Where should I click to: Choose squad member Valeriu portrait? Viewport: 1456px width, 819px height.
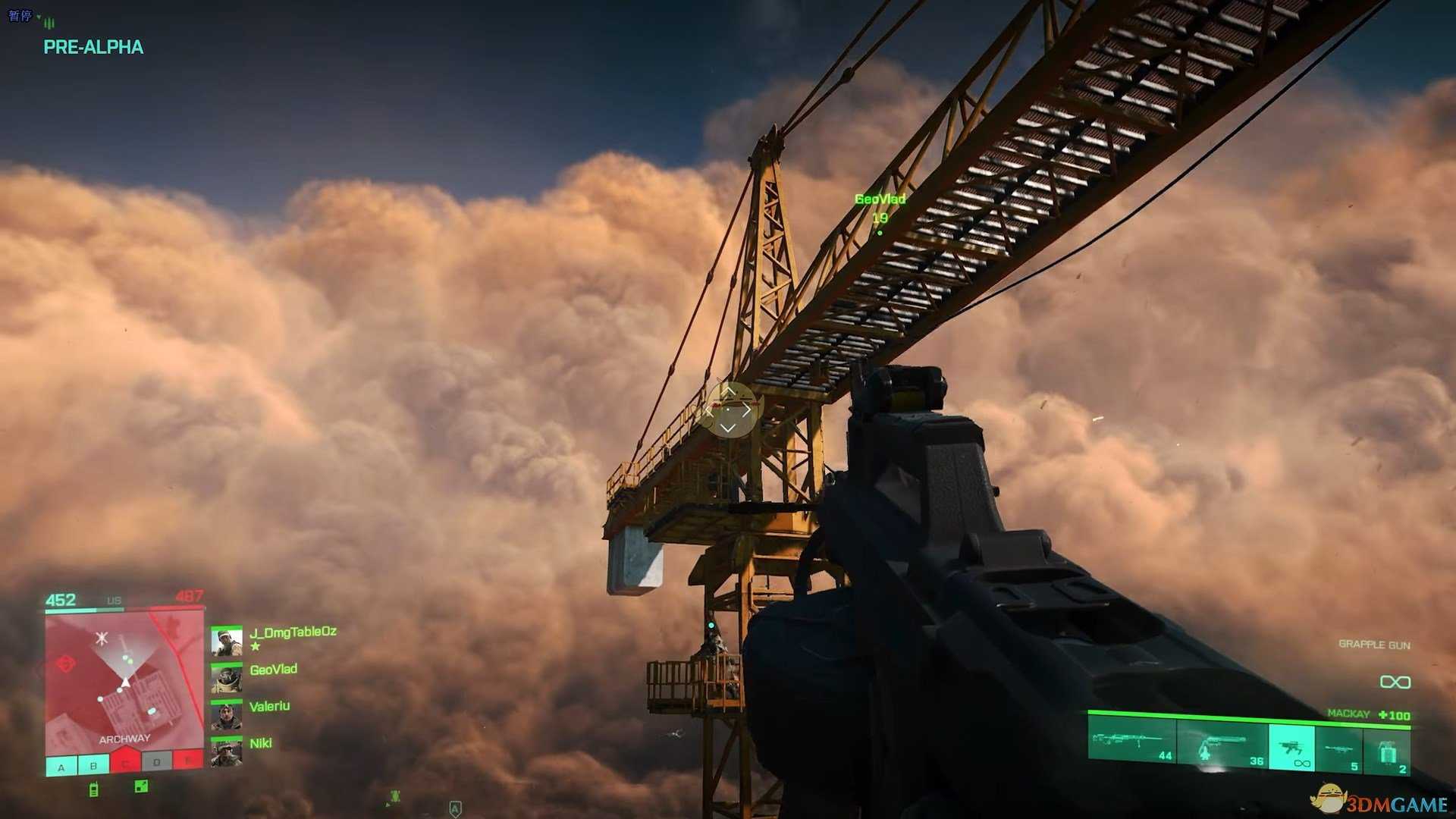[226, 715]
